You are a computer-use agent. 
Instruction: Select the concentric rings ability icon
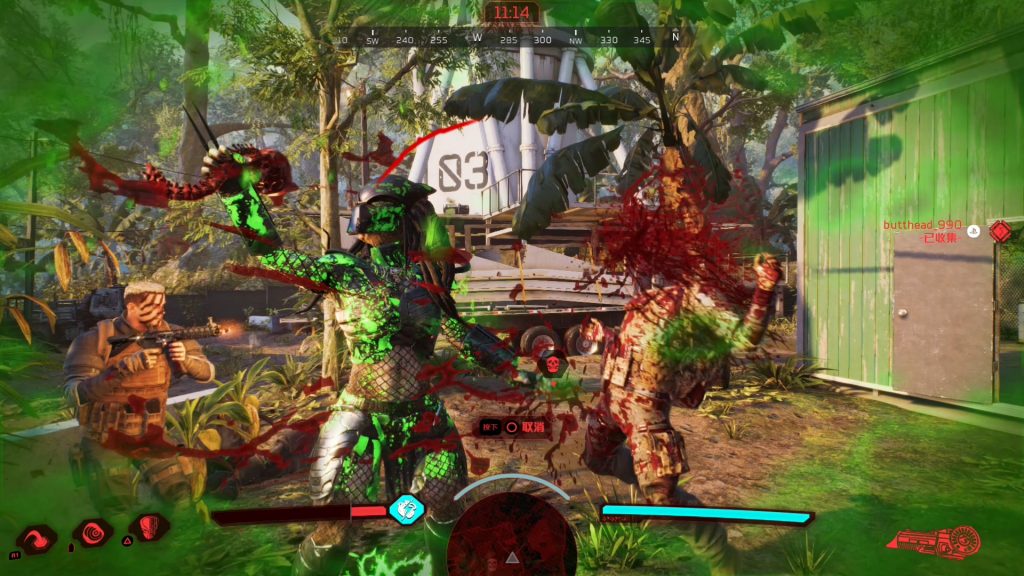93,533
